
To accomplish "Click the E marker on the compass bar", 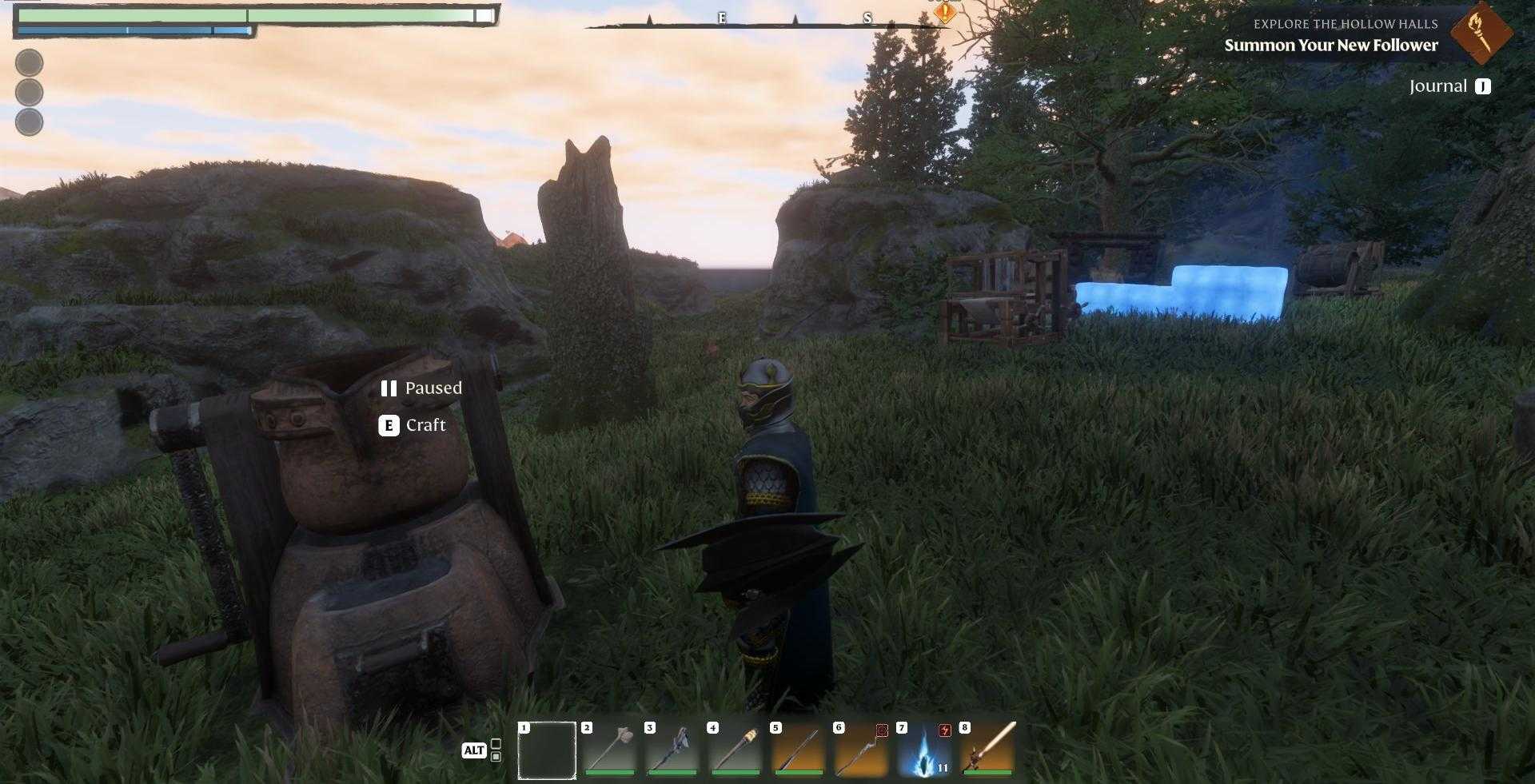I will pyautogui.click(x=722, y=17).
